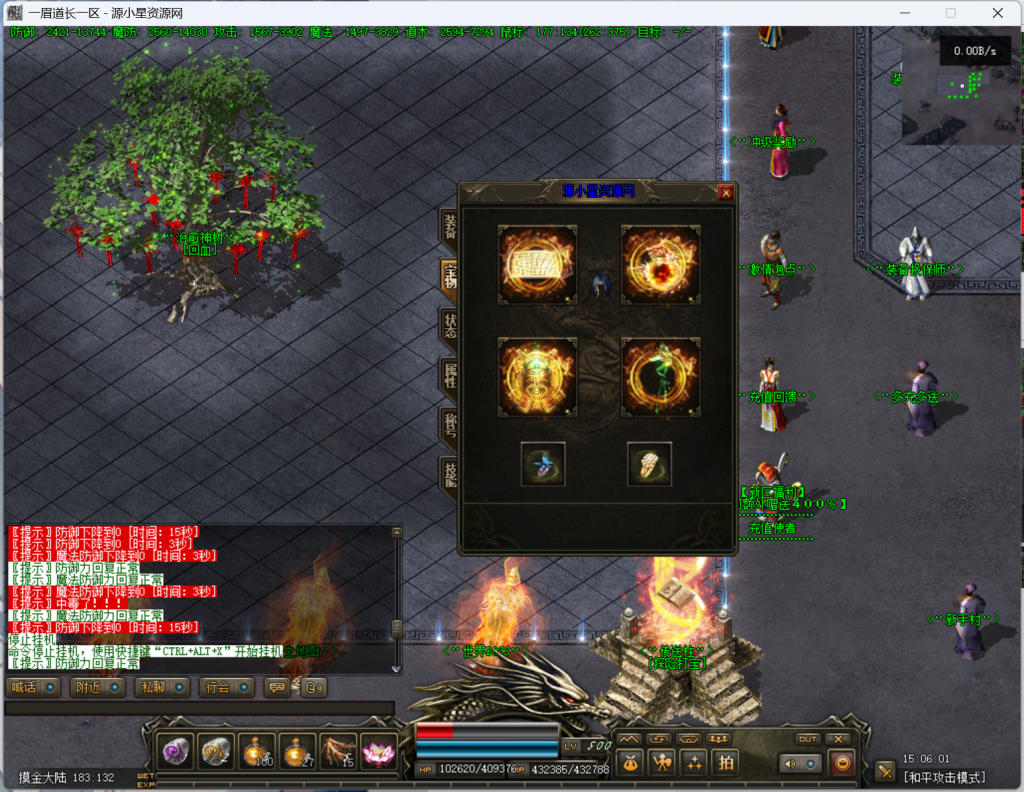Open the 私聊 private chat channel

click(162, 688)
